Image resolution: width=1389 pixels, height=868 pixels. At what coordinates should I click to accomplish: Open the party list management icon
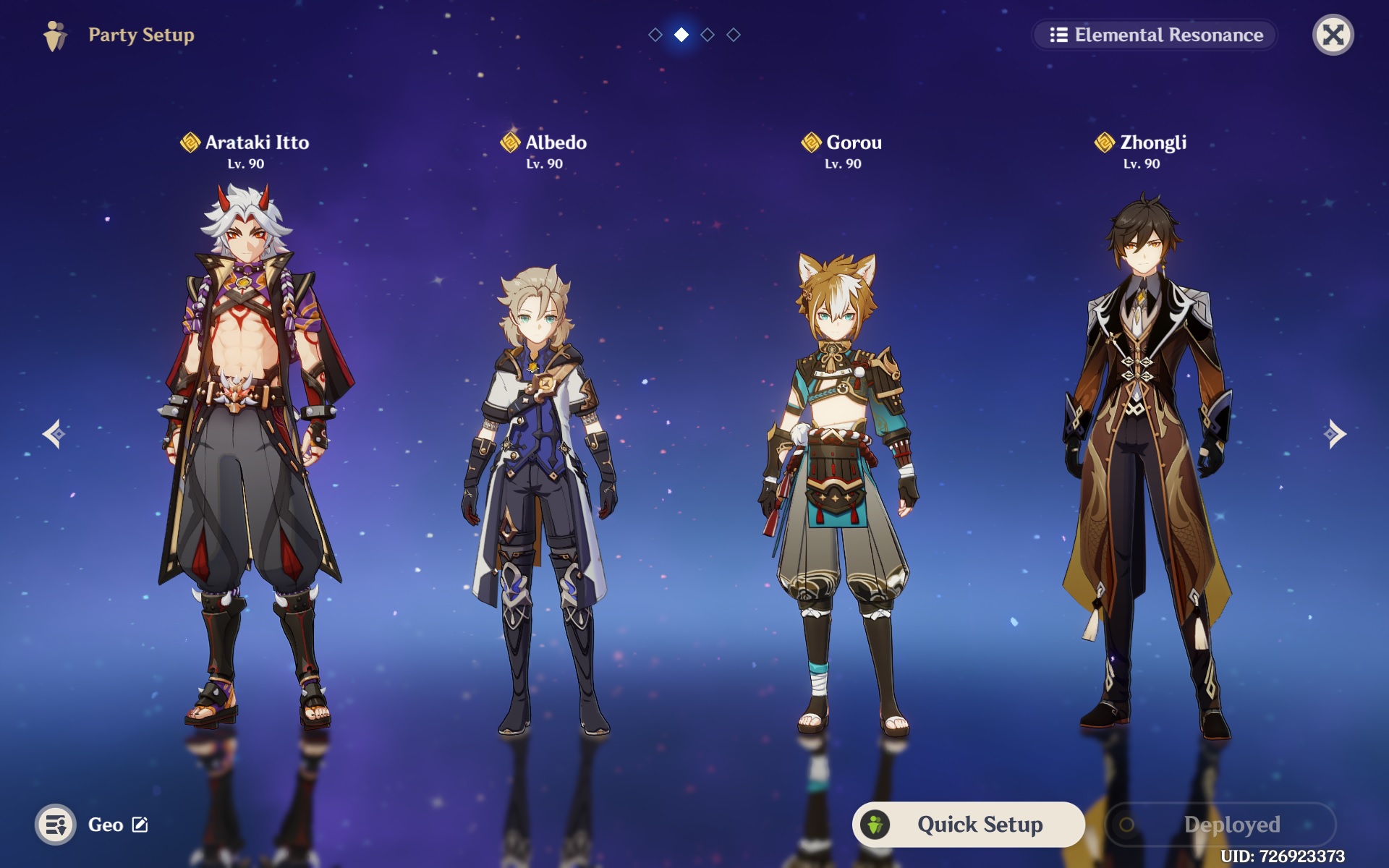click(x=56, y=825)
